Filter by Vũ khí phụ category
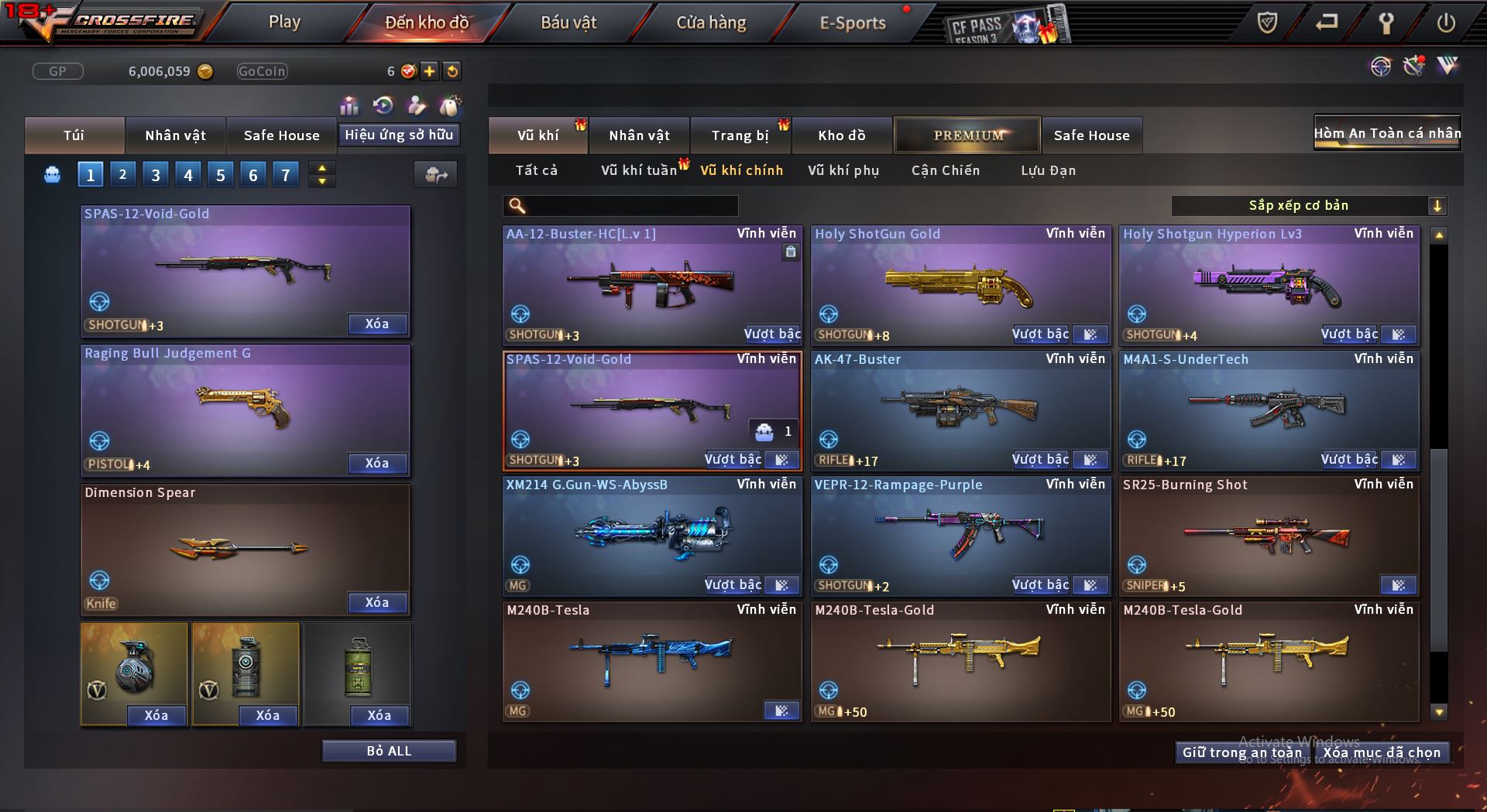 pyautogui.click(x=843, y=170)
